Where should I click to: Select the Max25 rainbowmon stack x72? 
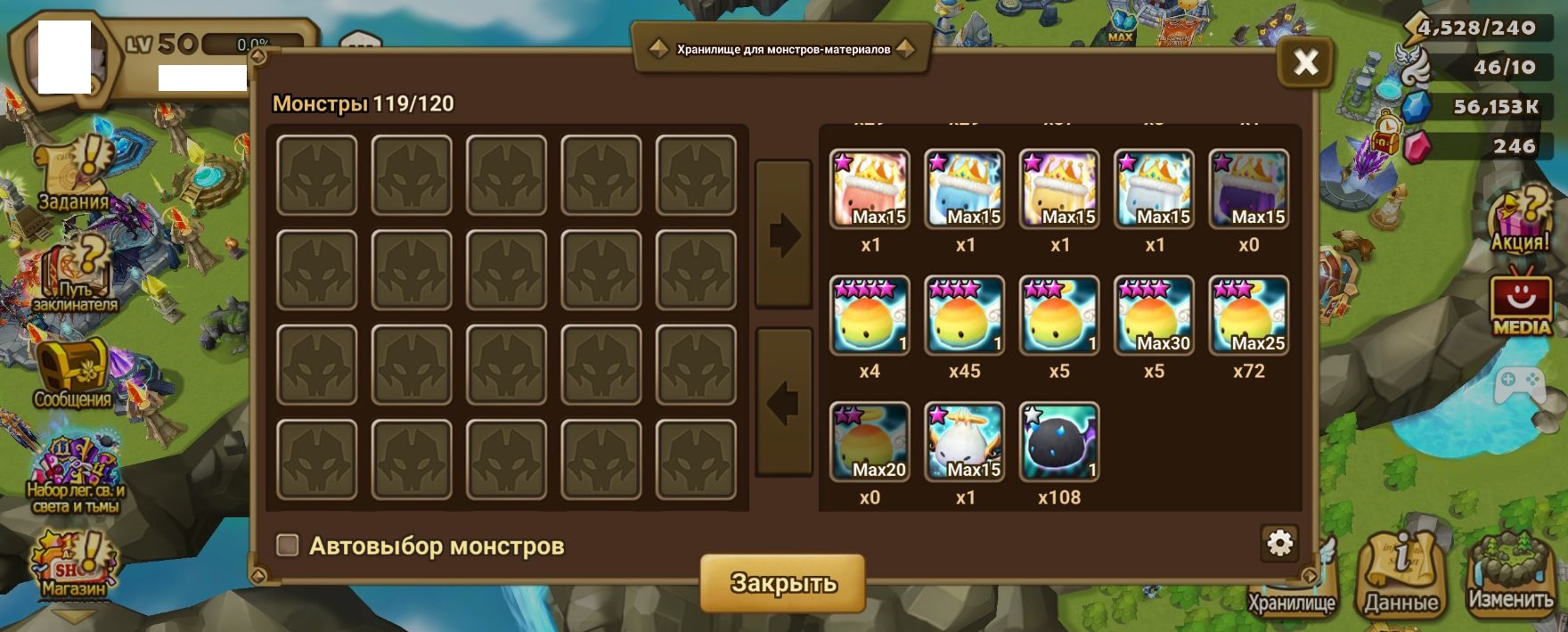[x=1248, y=316]
